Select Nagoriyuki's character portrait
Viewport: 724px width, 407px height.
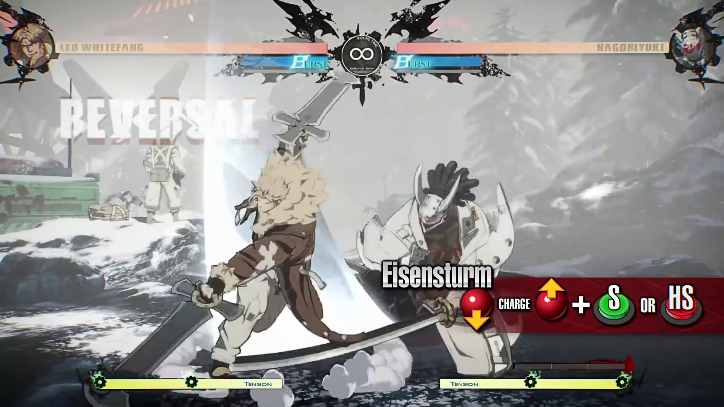696,39
